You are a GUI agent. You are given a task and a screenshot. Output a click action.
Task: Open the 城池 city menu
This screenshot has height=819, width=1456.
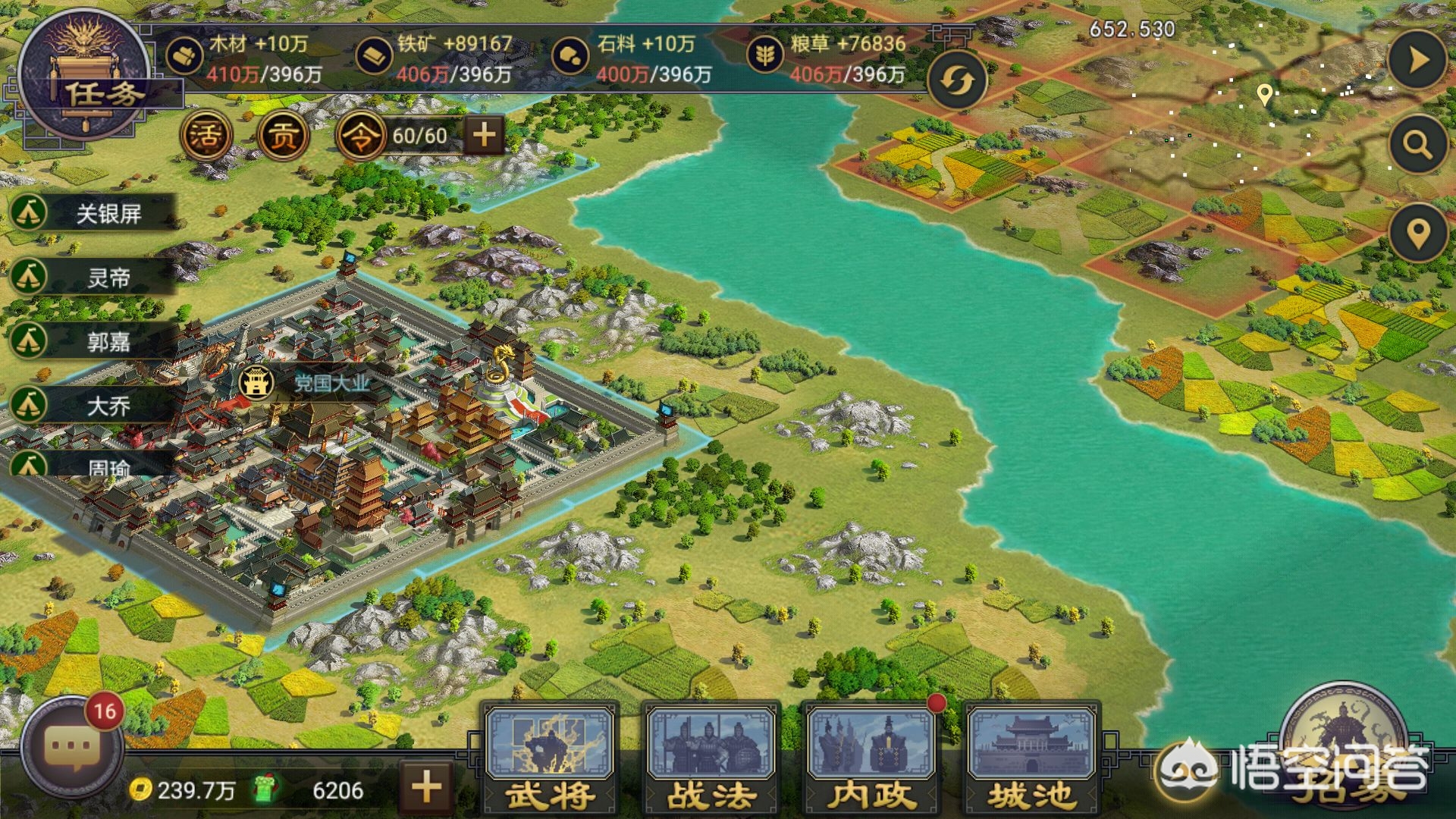1031,758
